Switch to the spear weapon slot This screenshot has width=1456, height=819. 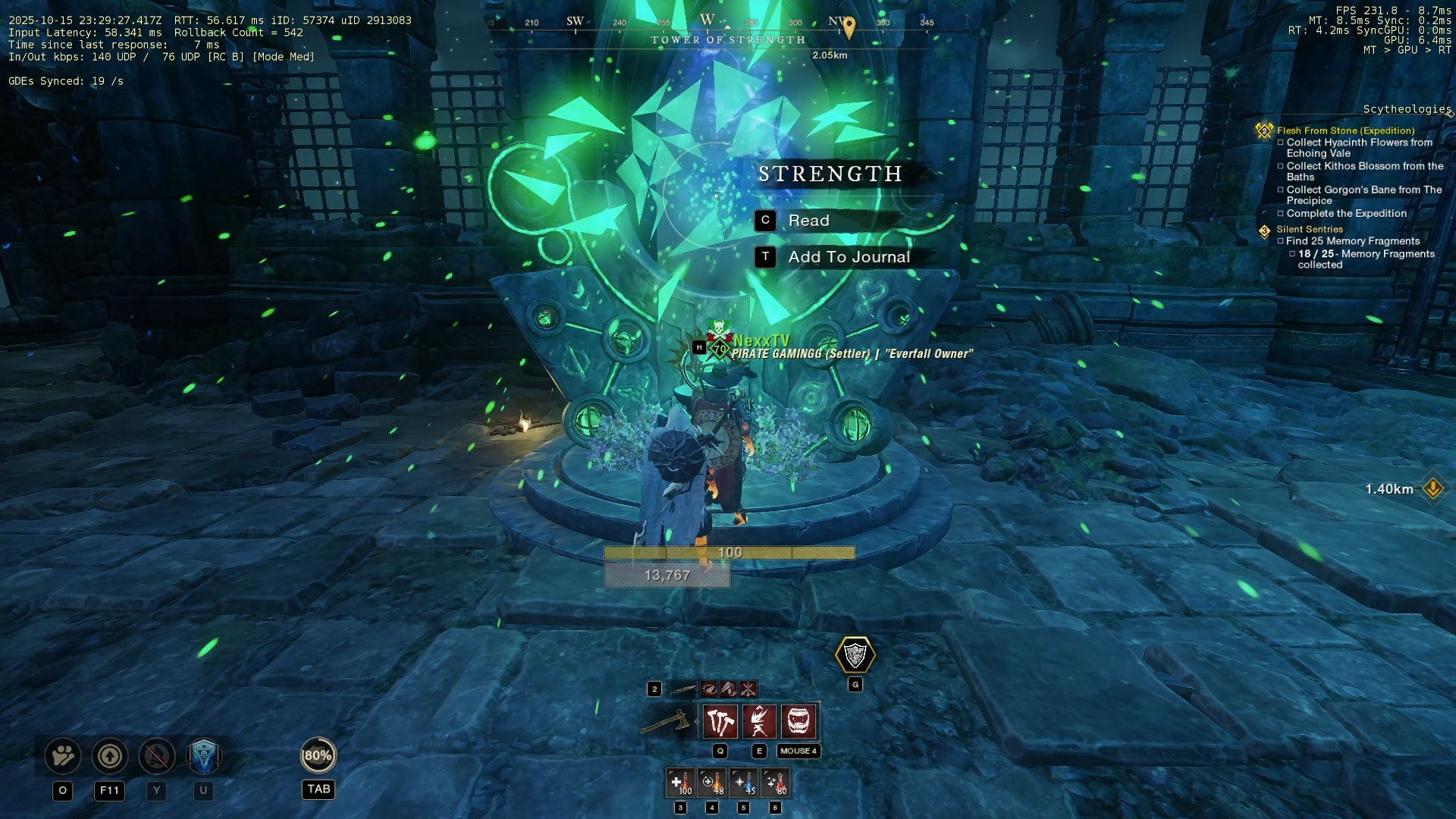(x=683, y=689)
